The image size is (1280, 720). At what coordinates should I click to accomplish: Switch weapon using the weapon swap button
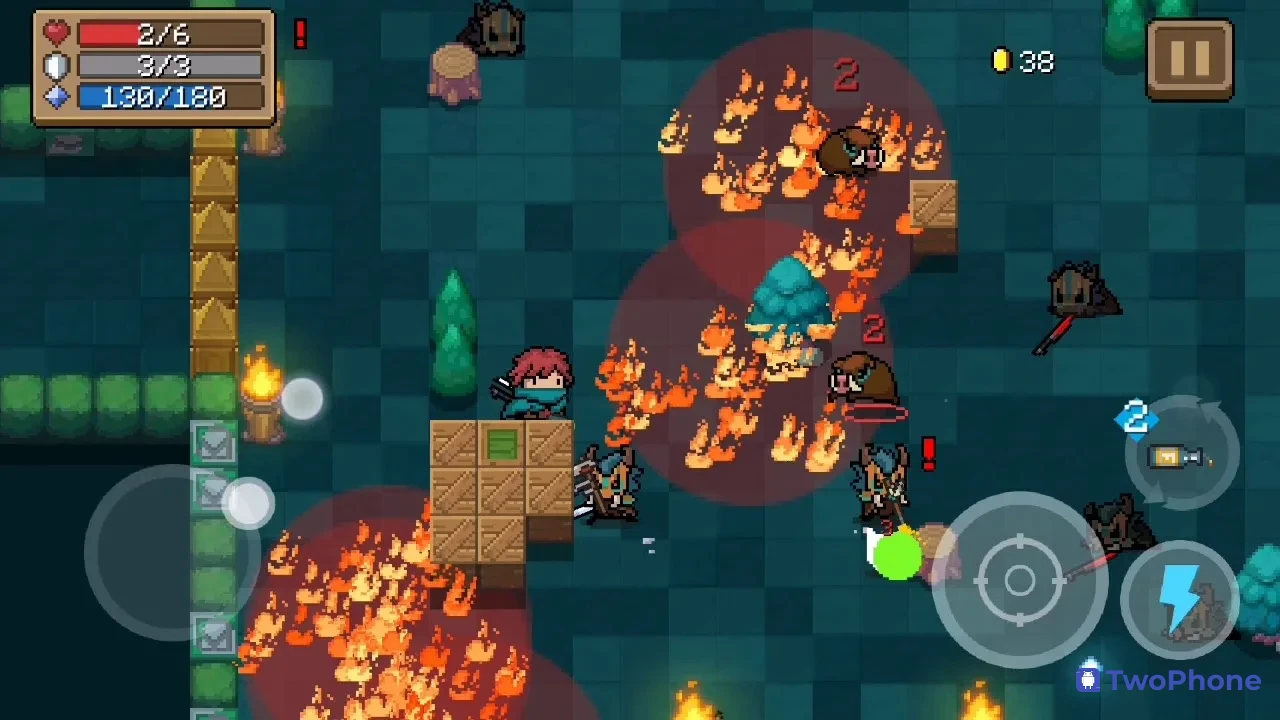click(1182, 455)
